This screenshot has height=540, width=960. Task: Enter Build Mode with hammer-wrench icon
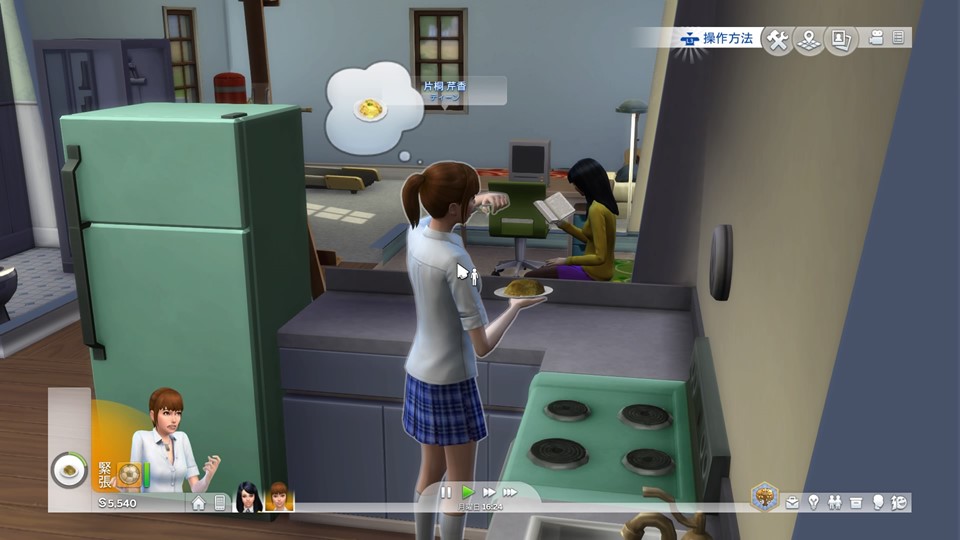tap(777, 39)
